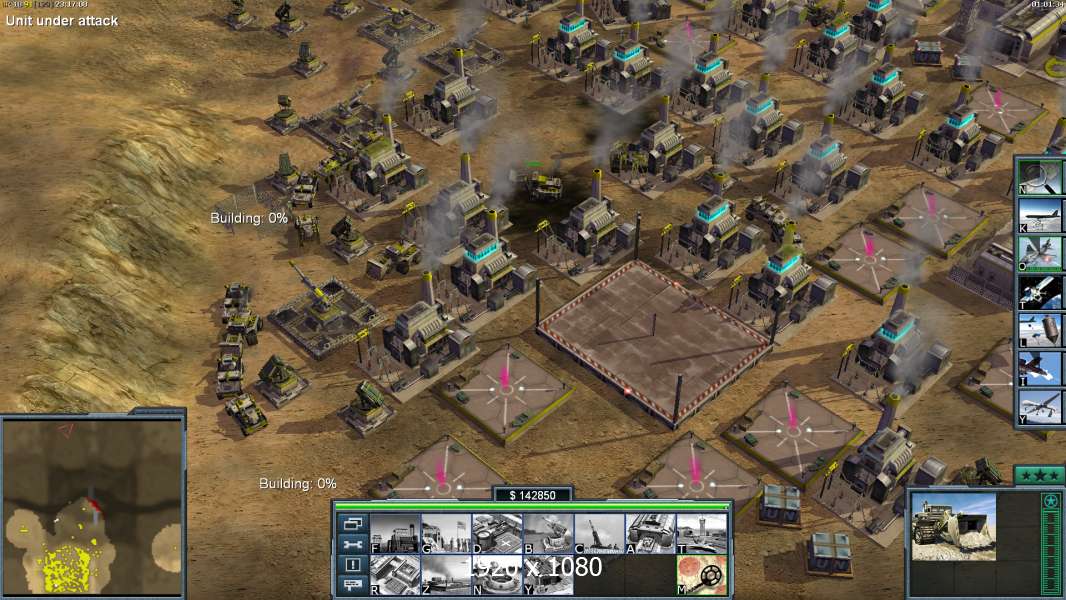Choose the airfield build icon (T)
Image resolution: width=1066 pixels, height=600 pixels.
[x=701, y=533]
